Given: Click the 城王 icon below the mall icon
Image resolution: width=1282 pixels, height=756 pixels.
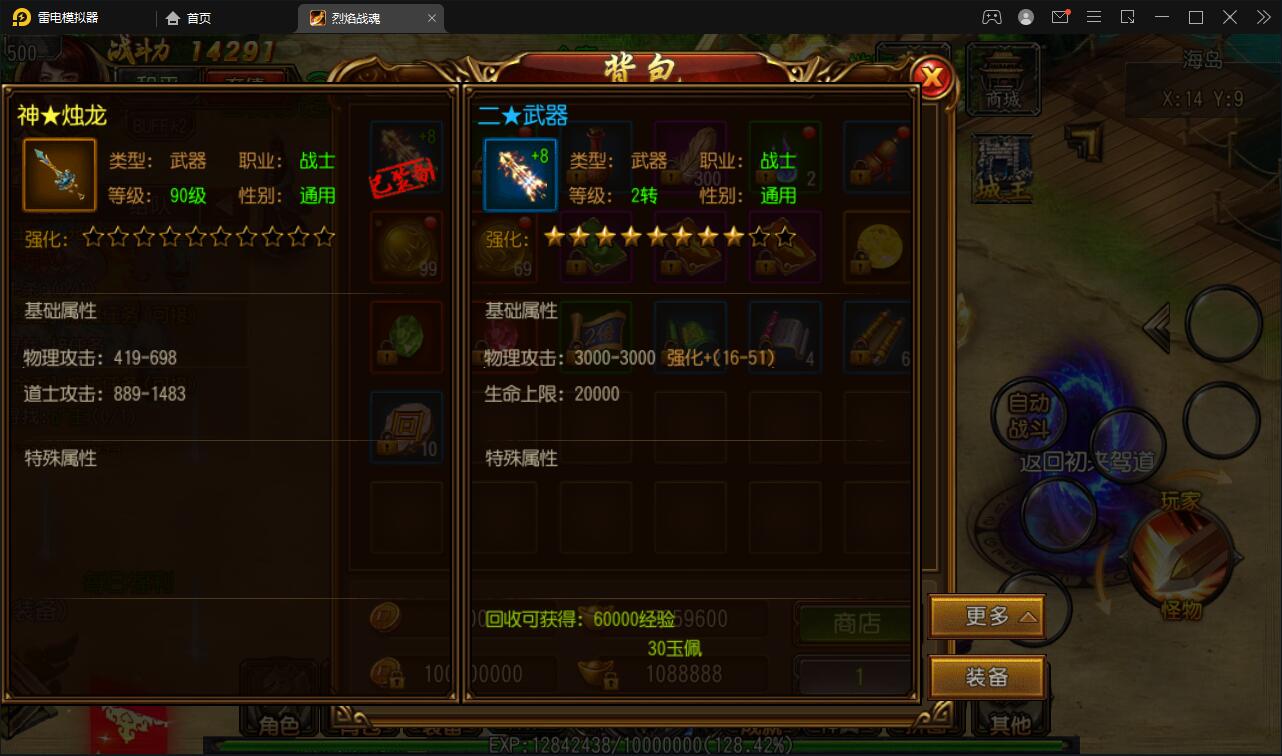Looking at the screenshot, I should (x=1000, y=166).
